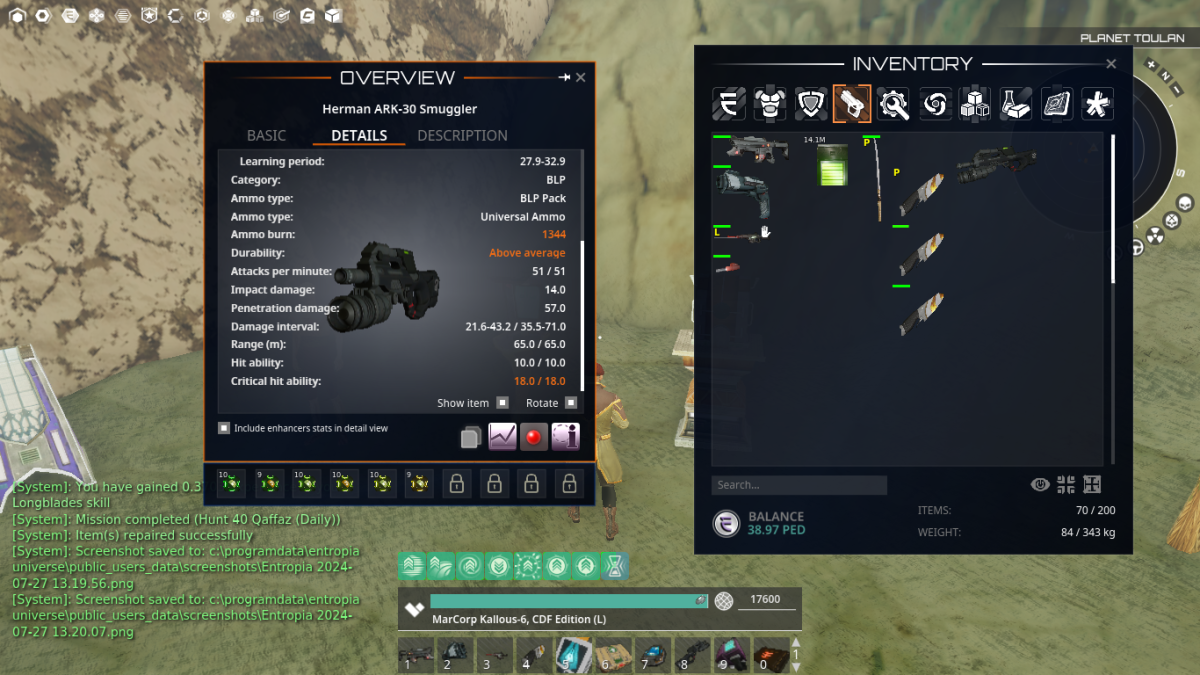Open the market value graph button

tap(502, 437)
